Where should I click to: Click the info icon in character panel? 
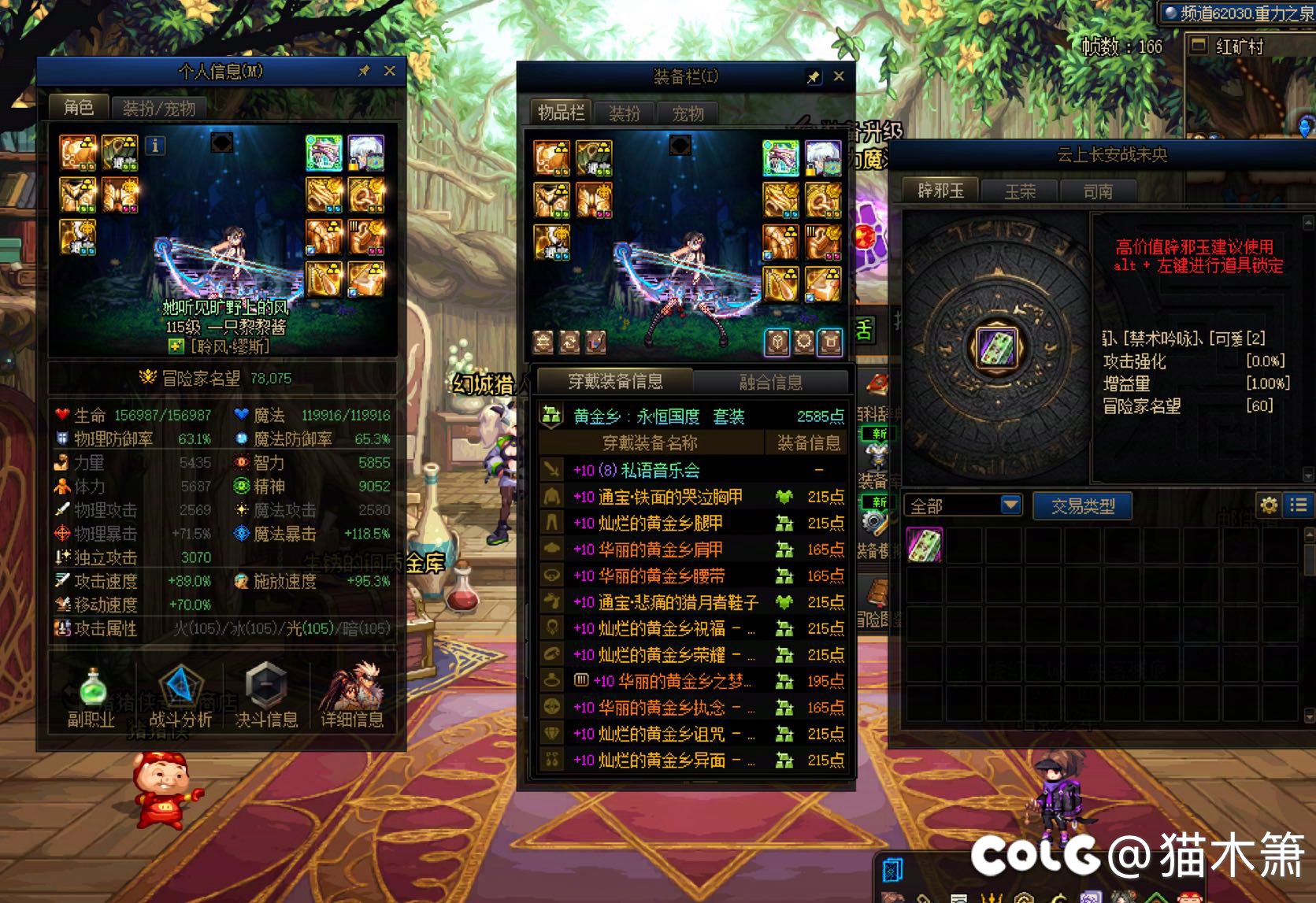coord(155,146)
